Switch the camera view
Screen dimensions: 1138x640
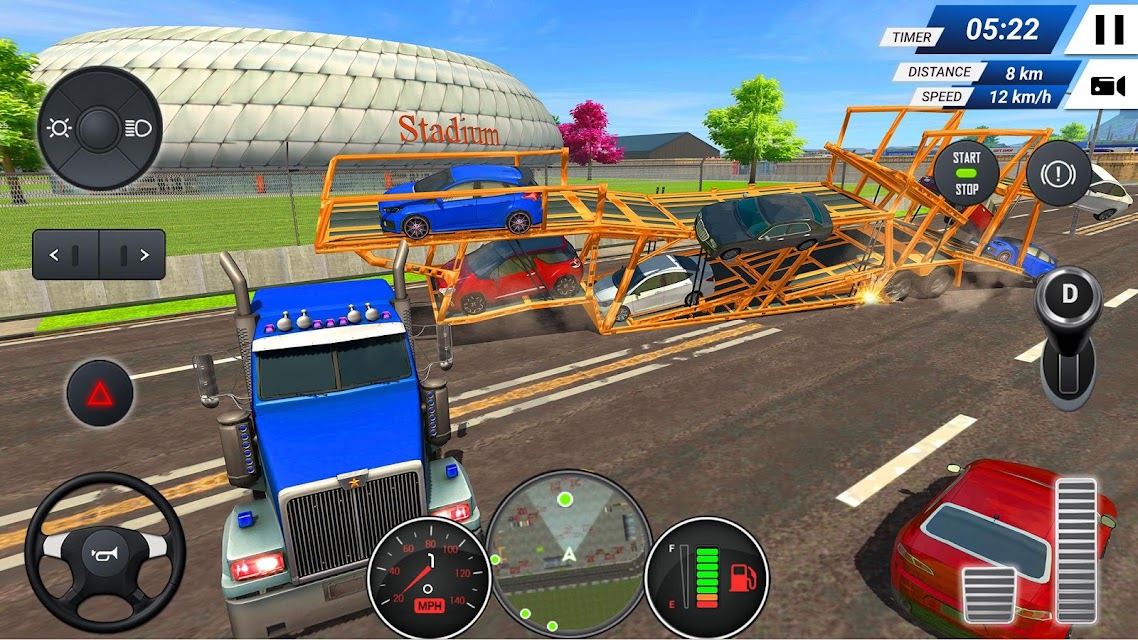coord(1104,85)
